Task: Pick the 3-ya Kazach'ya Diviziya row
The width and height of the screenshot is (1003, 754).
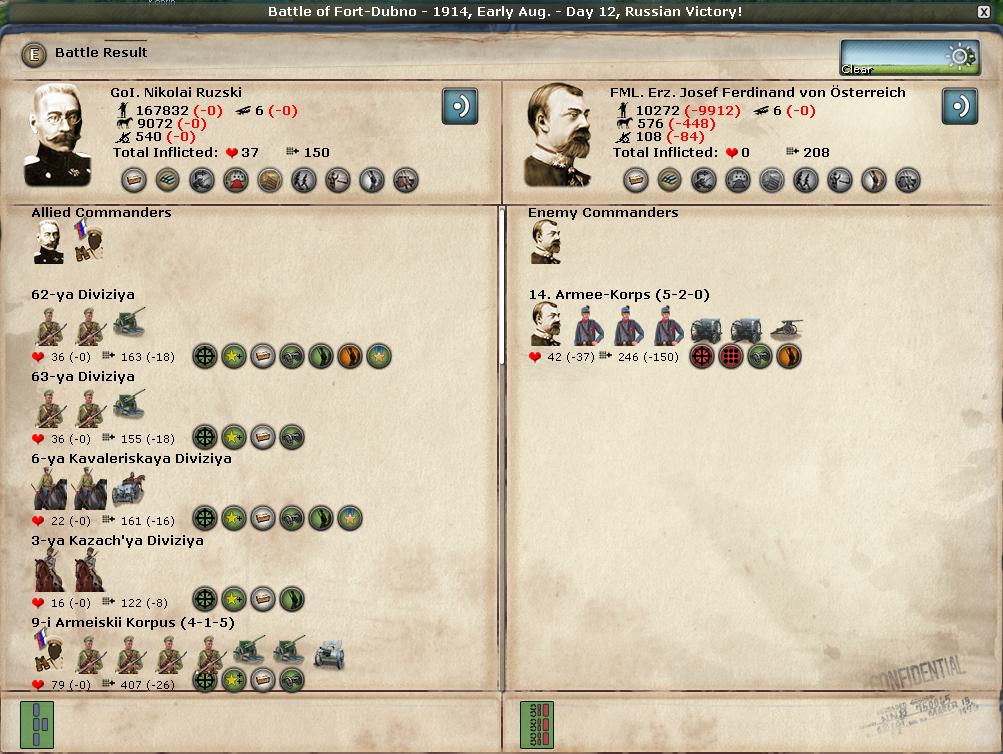Action: coord(117,541)
